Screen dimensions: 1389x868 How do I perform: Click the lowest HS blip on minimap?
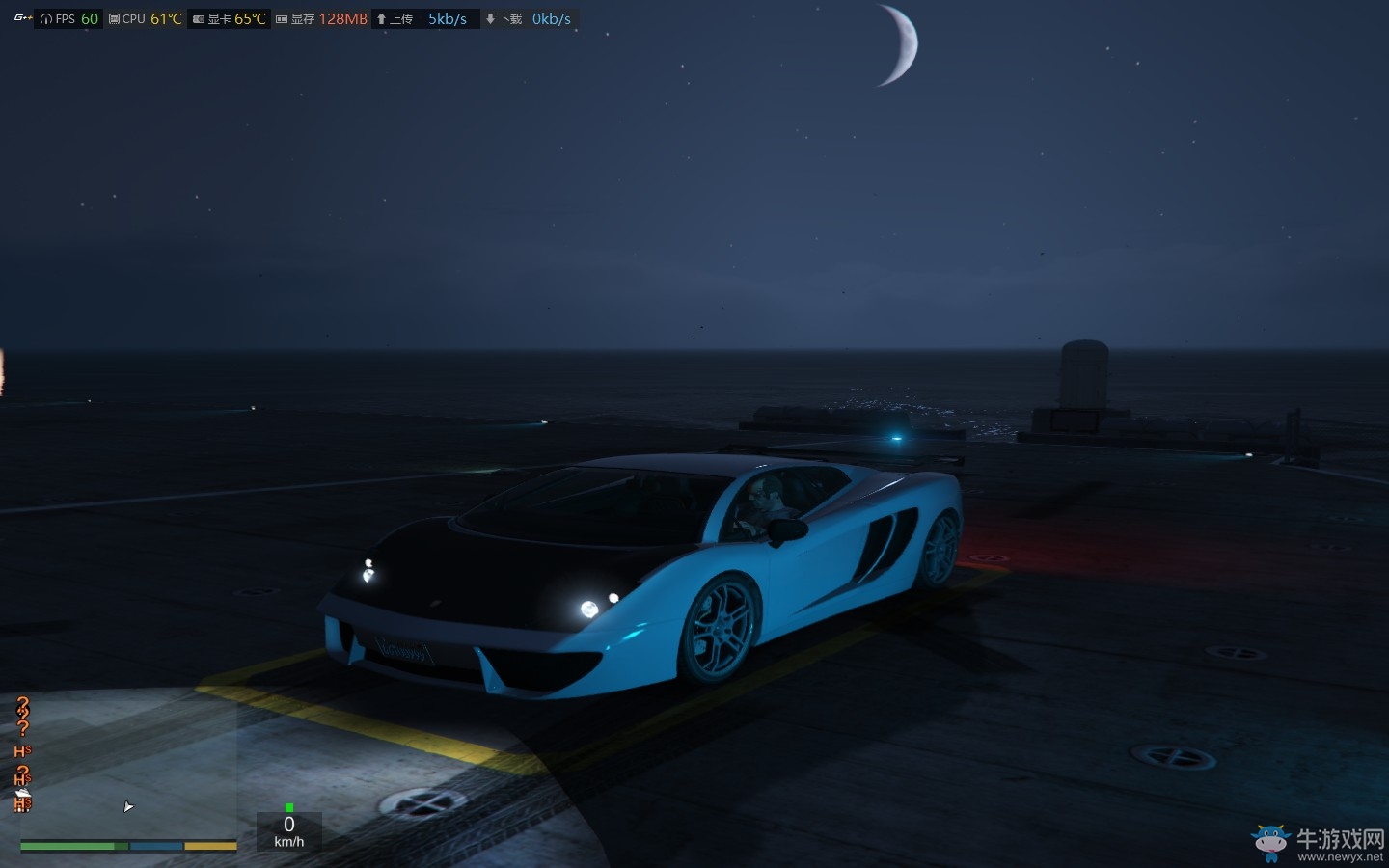pos(22,804)
